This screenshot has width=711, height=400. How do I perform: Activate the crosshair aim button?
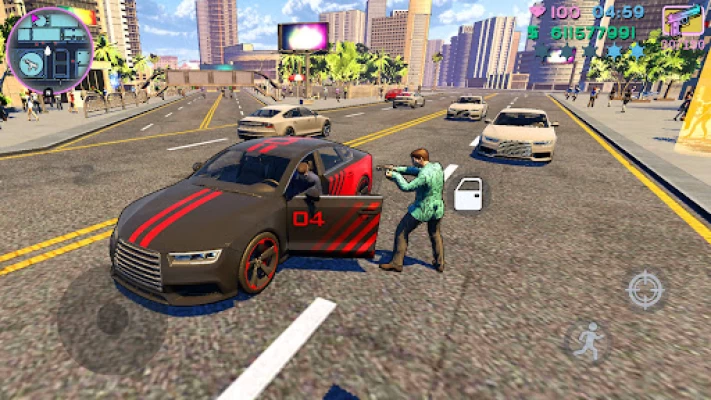(646, 290)
